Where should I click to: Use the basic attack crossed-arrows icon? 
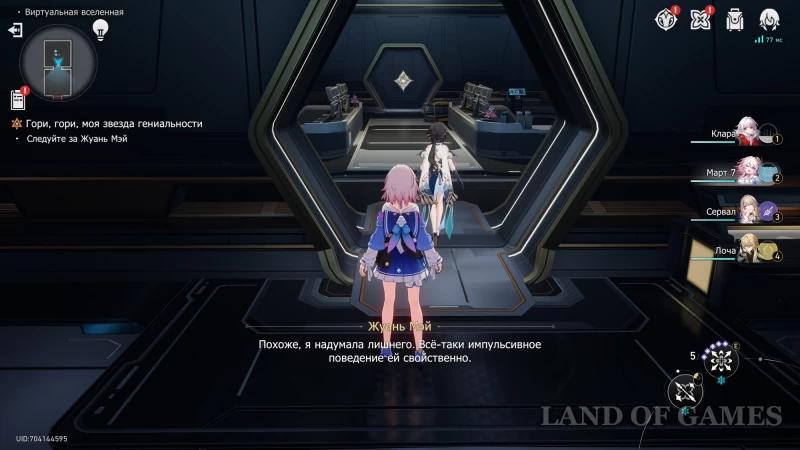point(686,390)
